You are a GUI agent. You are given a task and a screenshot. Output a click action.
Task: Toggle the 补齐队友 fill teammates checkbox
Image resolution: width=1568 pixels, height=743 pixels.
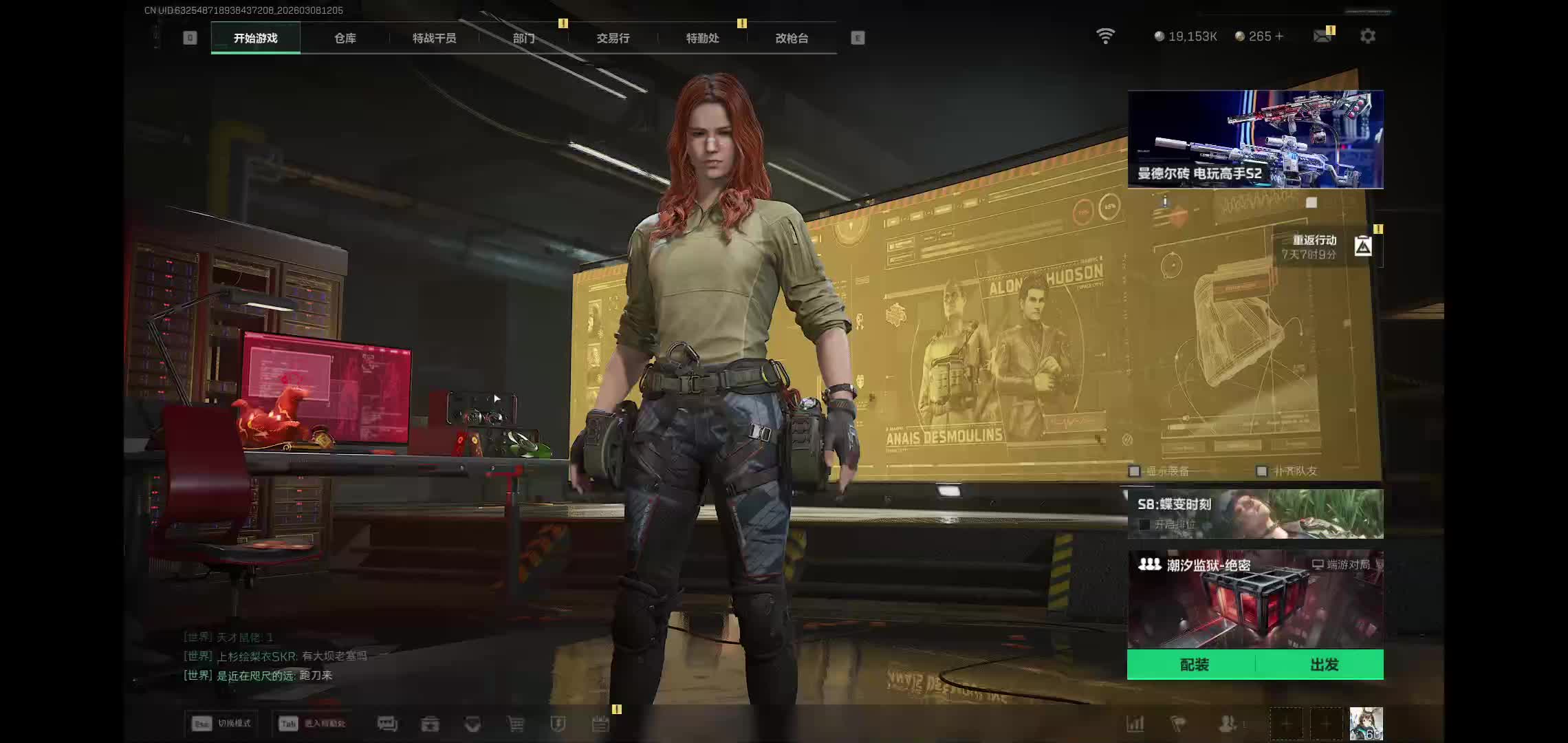coord(1261,471)
